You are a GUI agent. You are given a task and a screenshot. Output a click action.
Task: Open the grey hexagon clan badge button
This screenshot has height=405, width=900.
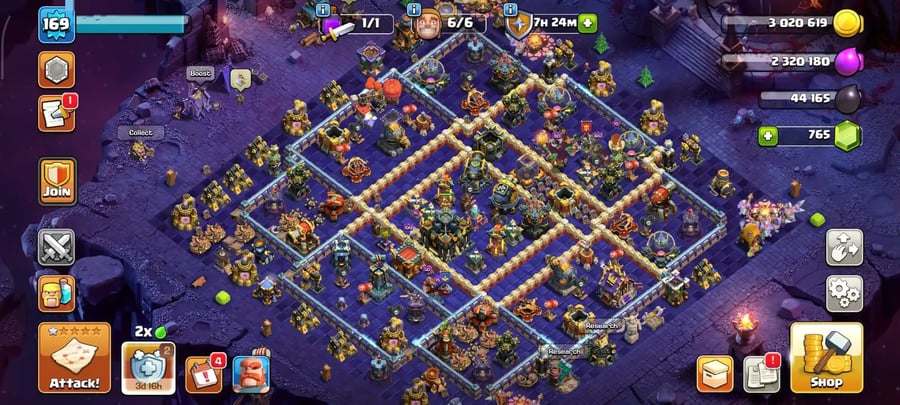tap(56, 69)
